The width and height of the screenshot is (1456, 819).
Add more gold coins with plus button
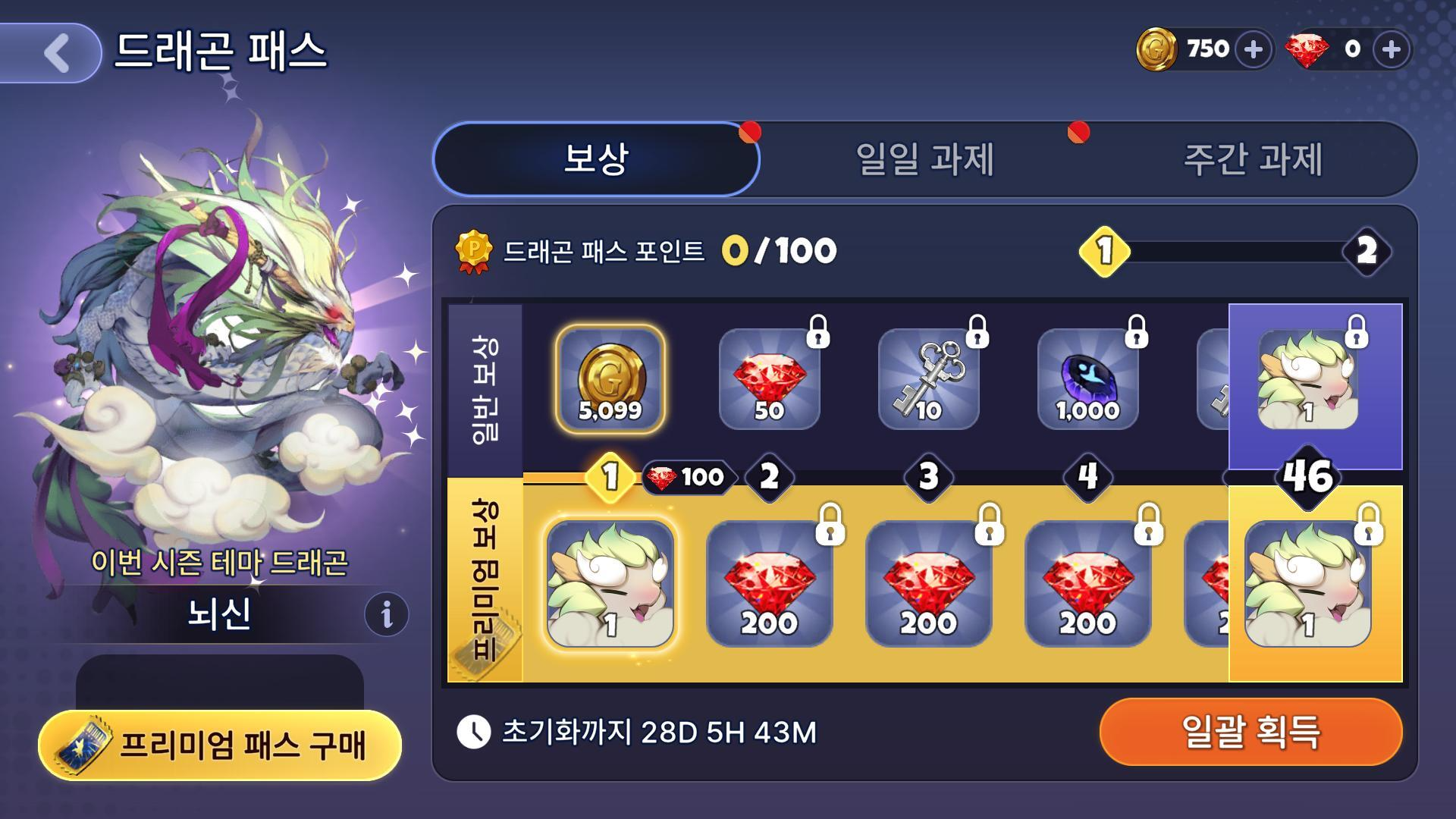click(1253, 50)
